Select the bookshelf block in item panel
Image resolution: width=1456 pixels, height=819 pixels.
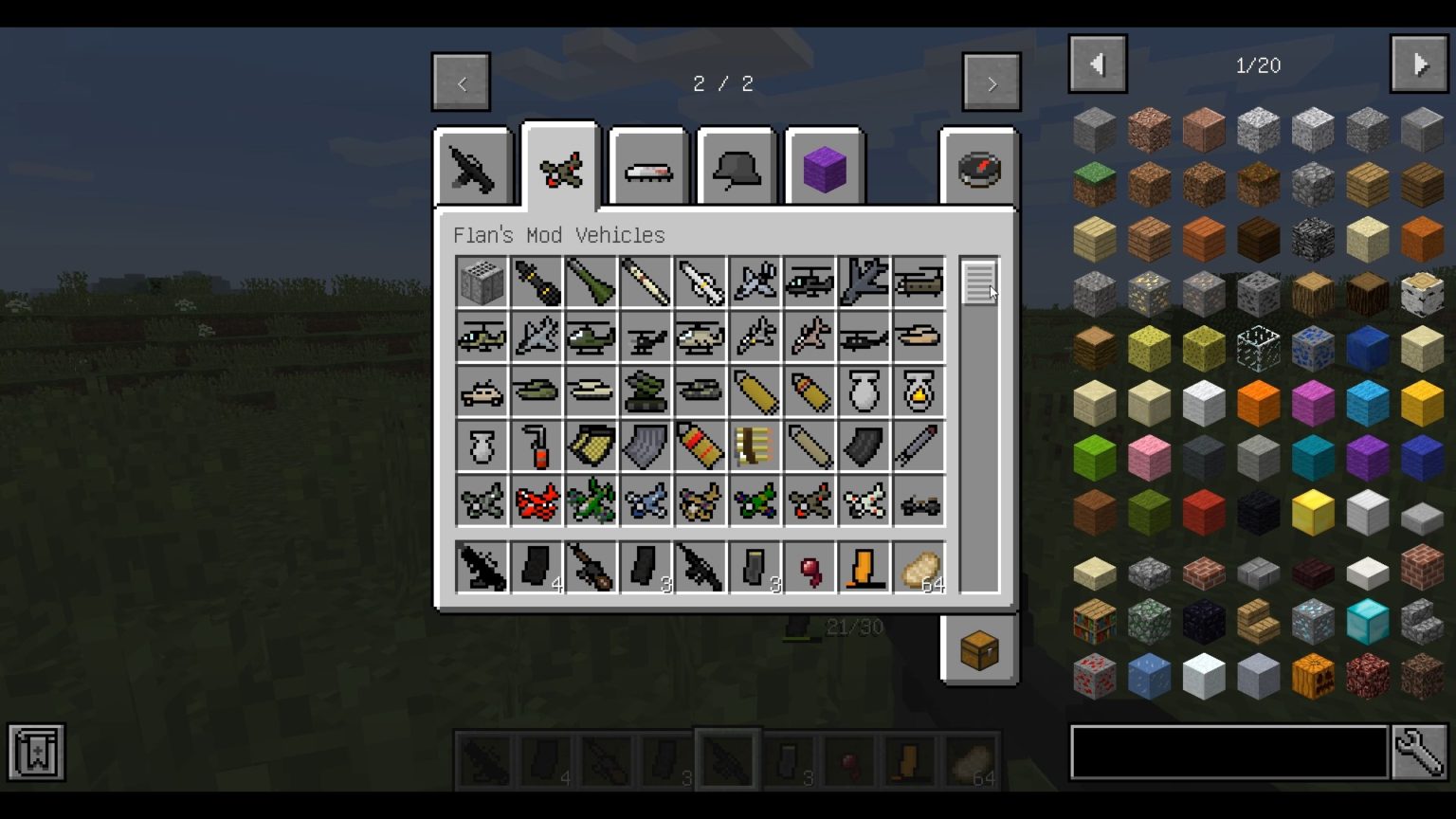[1095, 621]
